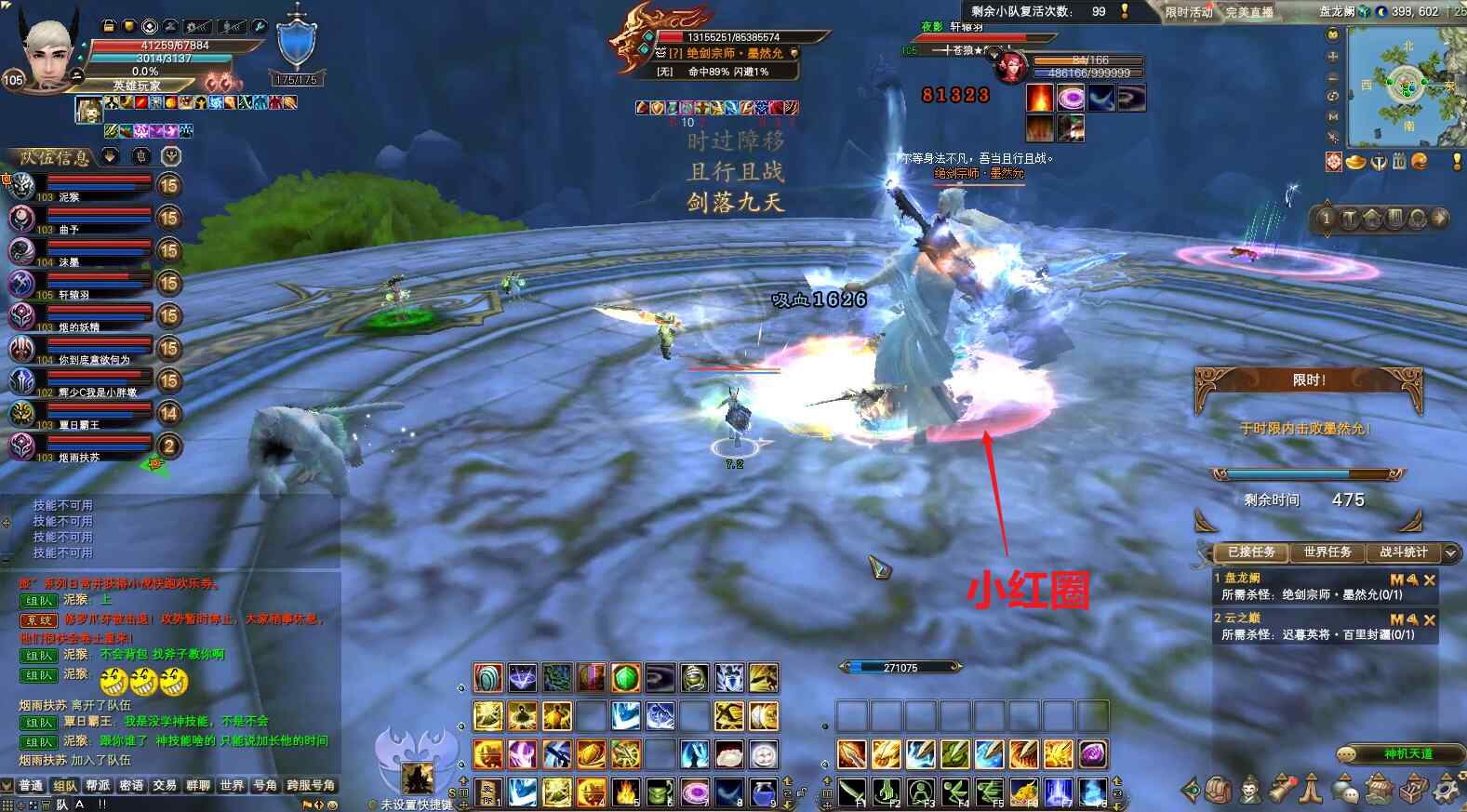Remove the 盘龙阙 quest with its X button

(1430, 579)
